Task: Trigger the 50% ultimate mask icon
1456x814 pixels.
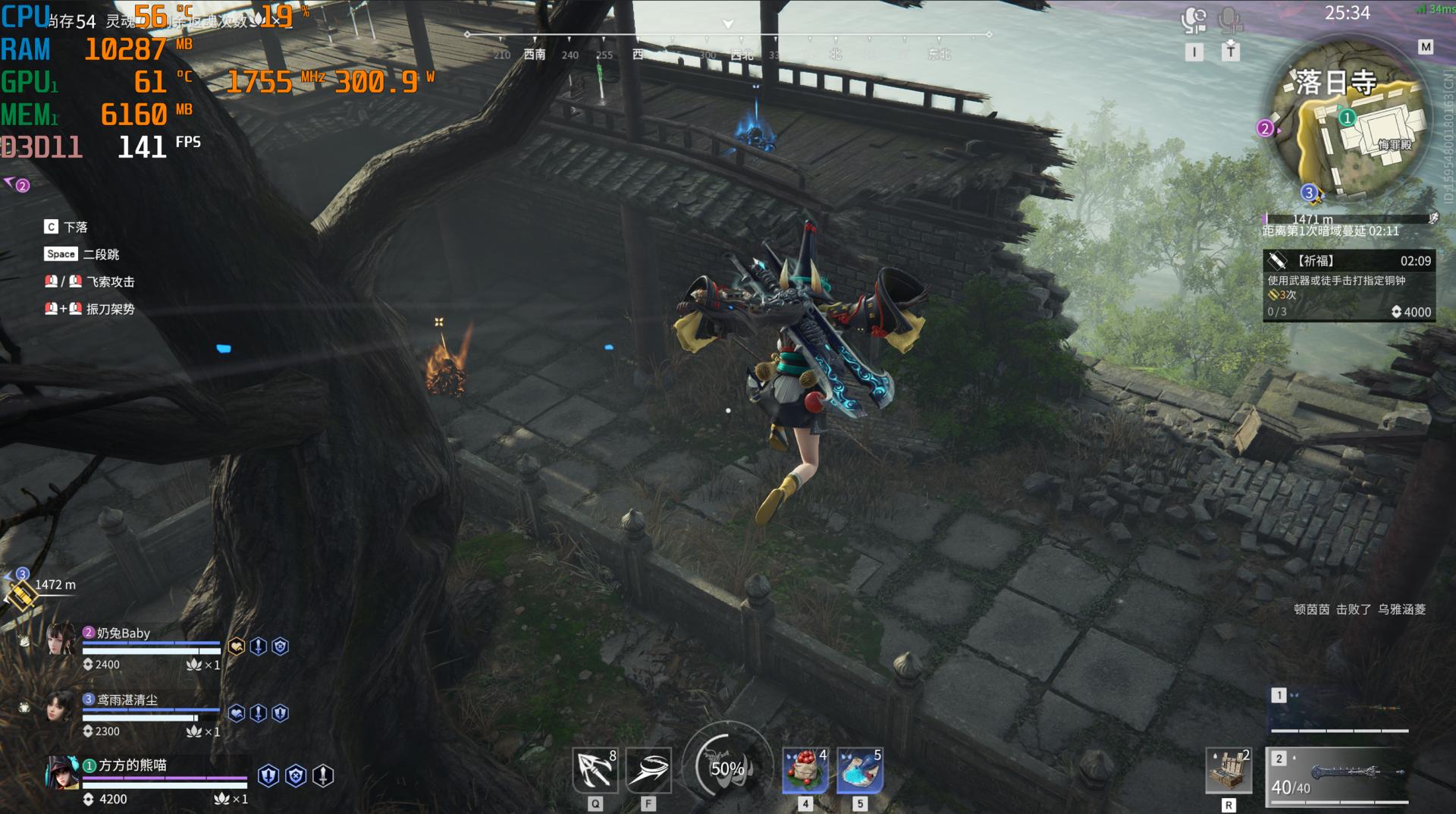Action: click(726, 768)
